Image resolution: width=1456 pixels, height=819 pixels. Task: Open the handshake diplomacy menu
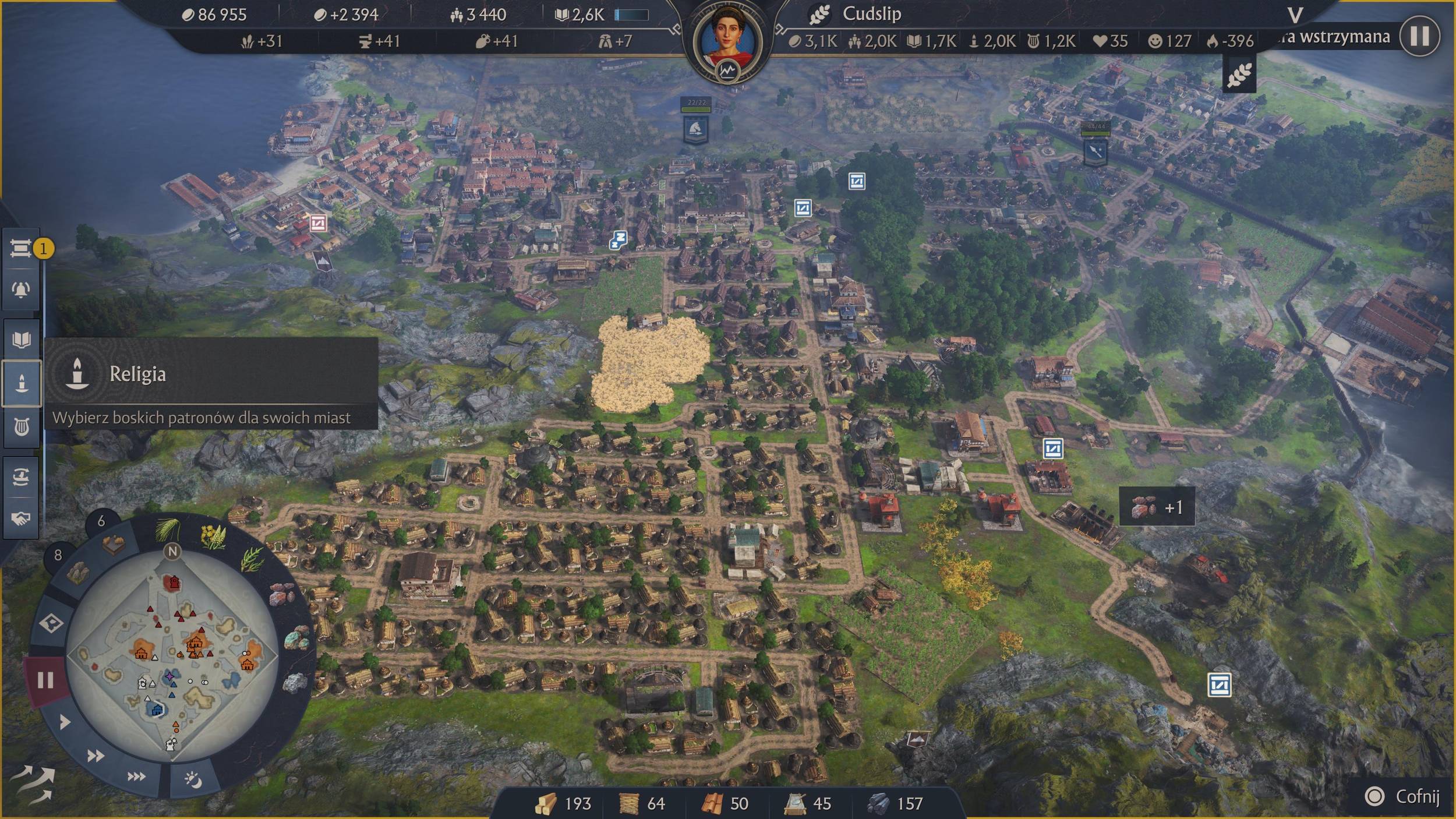coord(22,518)
